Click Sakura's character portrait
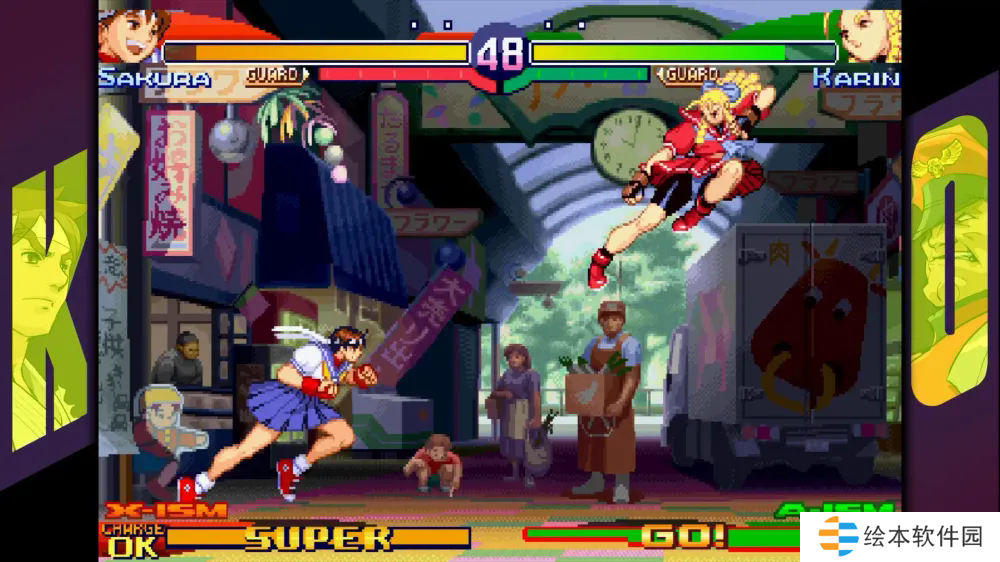Viewport: 1000px width, 562px height. tap(130, 36)
